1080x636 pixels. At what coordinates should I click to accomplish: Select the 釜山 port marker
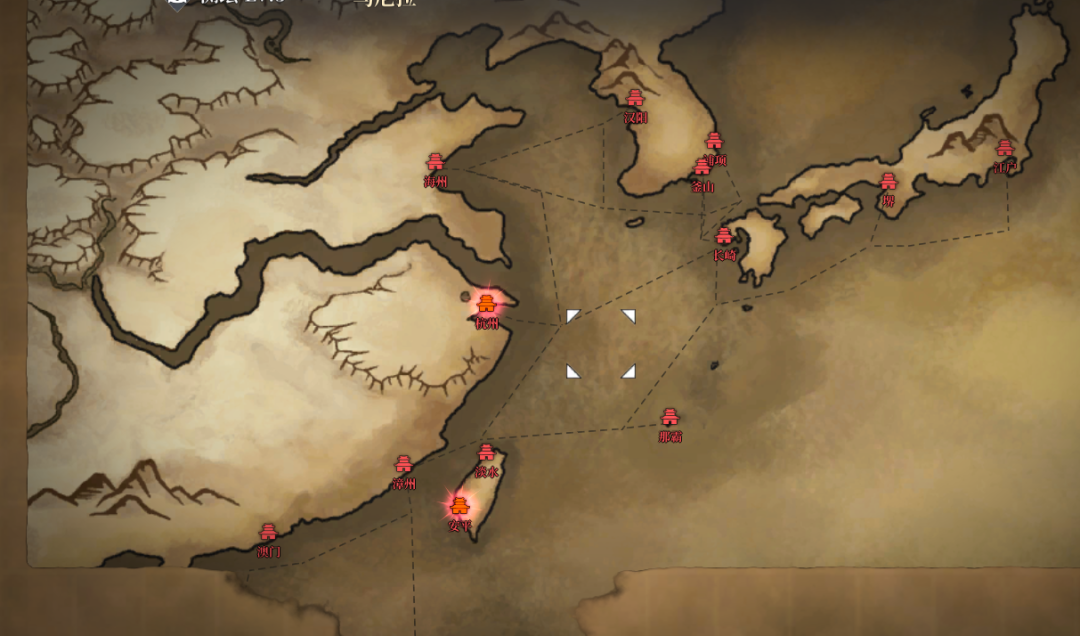(x=703, y=169)
